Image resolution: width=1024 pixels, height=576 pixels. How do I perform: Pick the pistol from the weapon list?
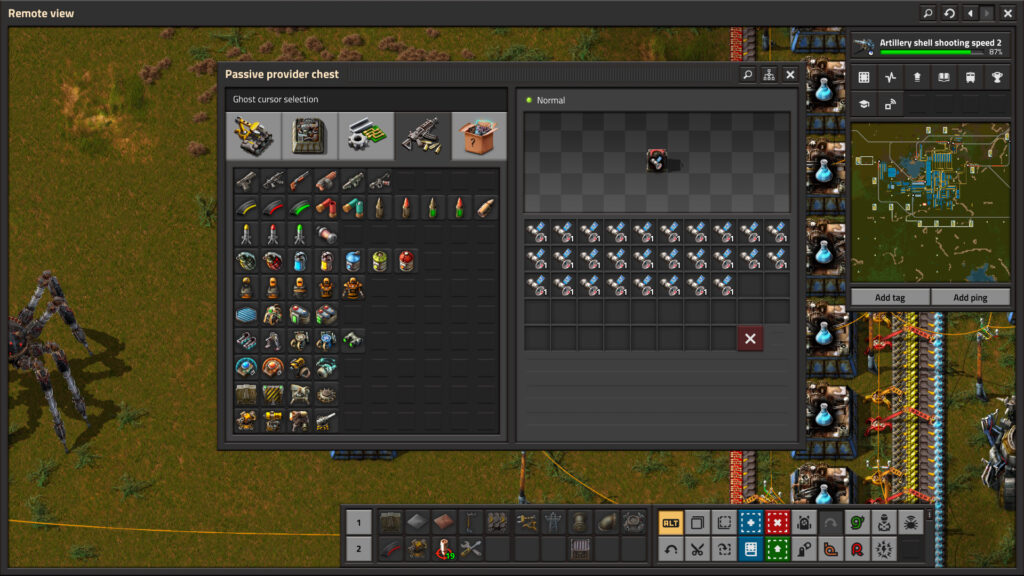click(247, 181)
